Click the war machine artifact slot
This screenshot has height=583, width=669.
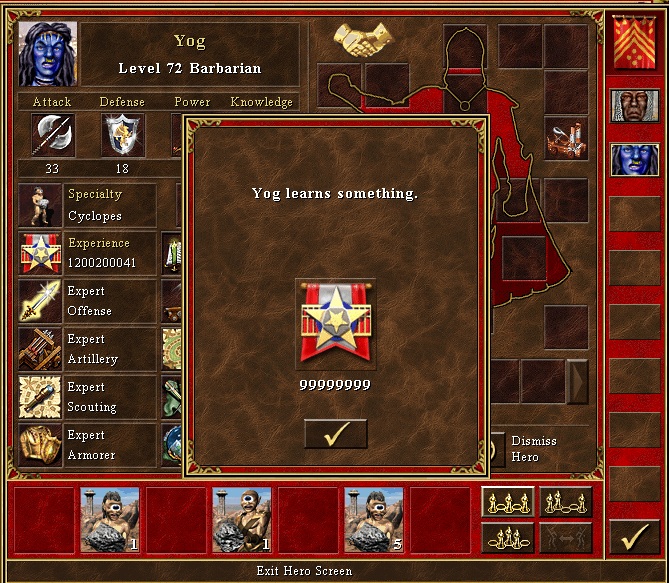(x=565, y=139)
